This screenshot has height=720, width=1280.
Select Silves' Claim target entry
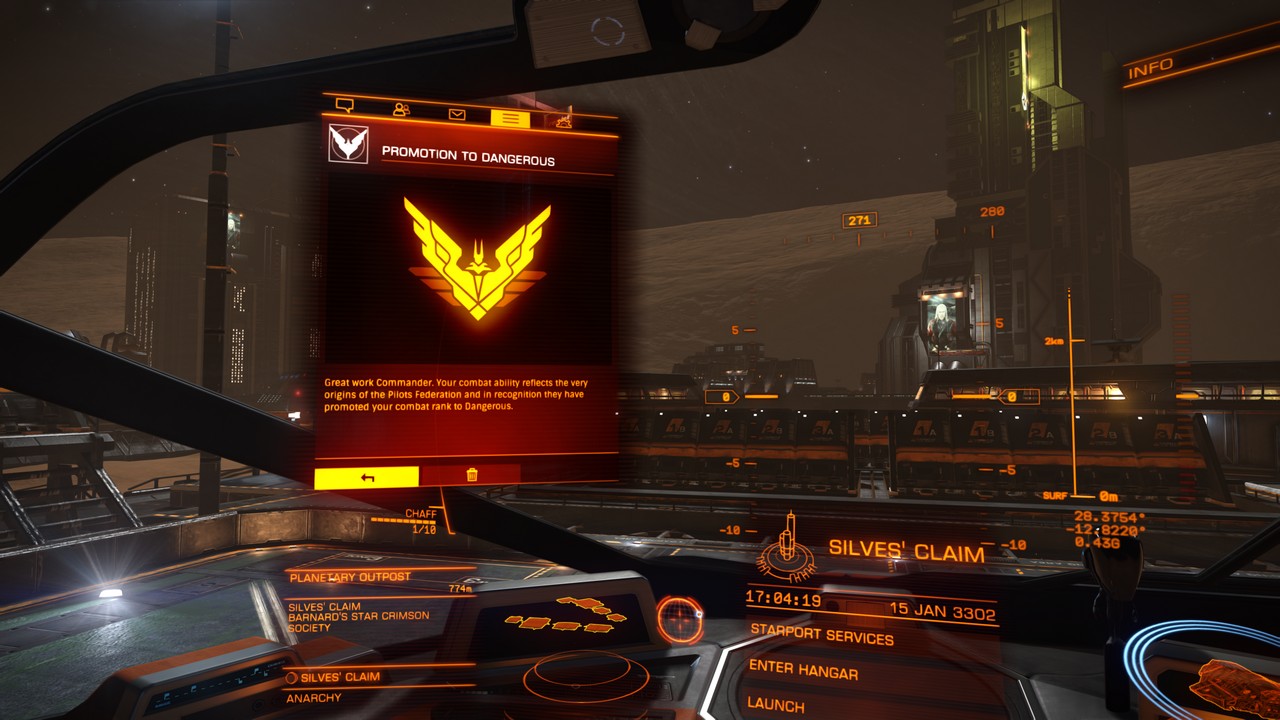(x=340, y=677)
